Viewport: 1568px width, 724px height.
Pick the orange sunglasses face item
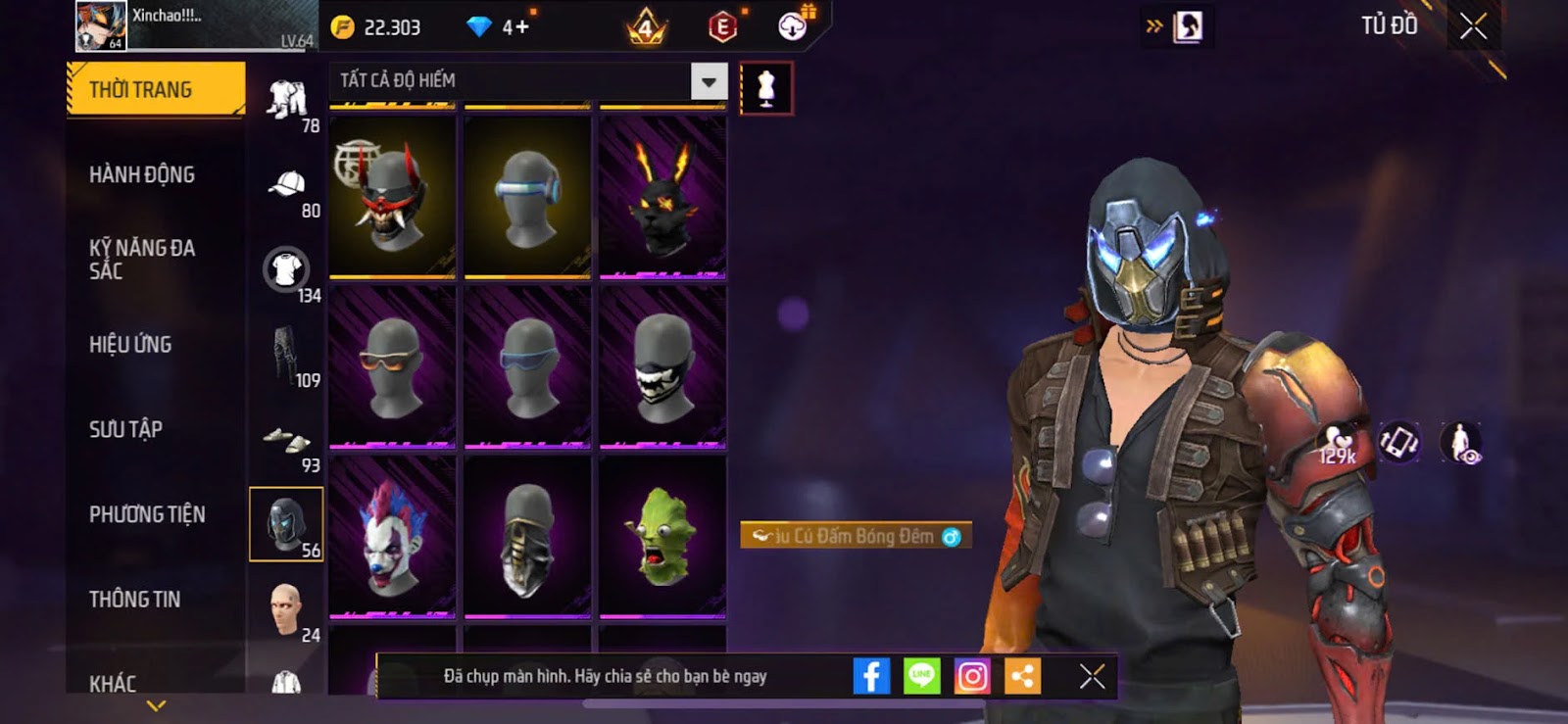click(392, 367)
